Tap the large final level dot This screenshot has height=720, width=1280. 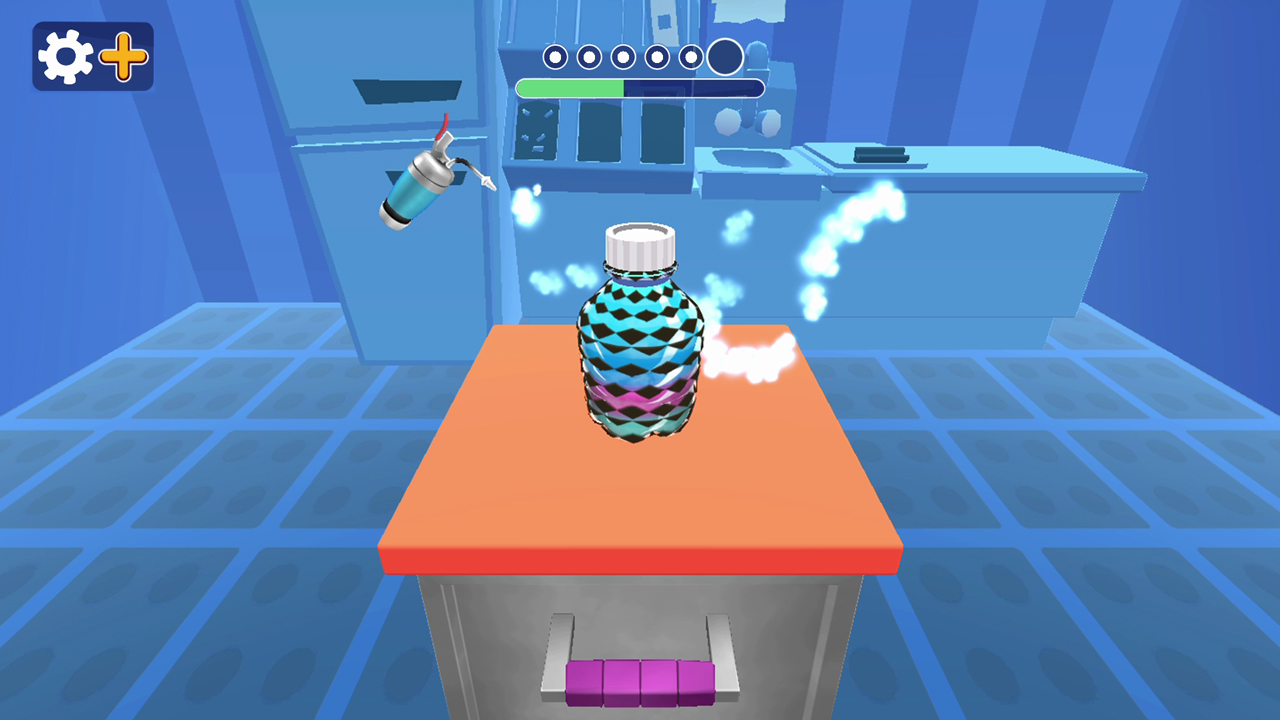pos(724,56)
